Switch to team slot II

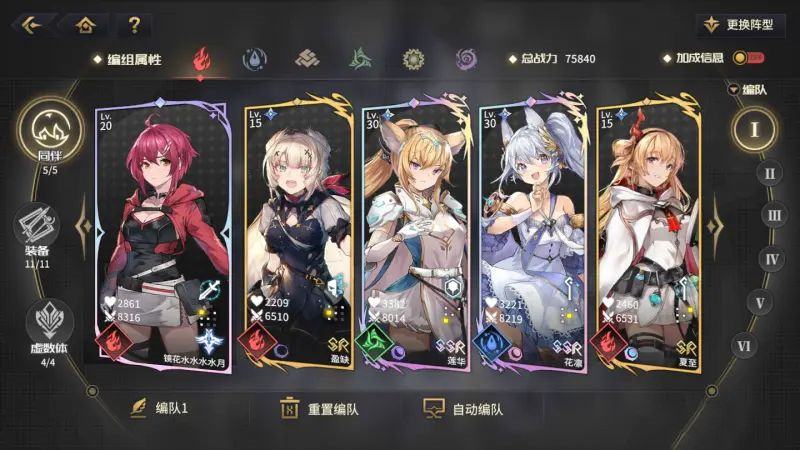tap(769, 172)
